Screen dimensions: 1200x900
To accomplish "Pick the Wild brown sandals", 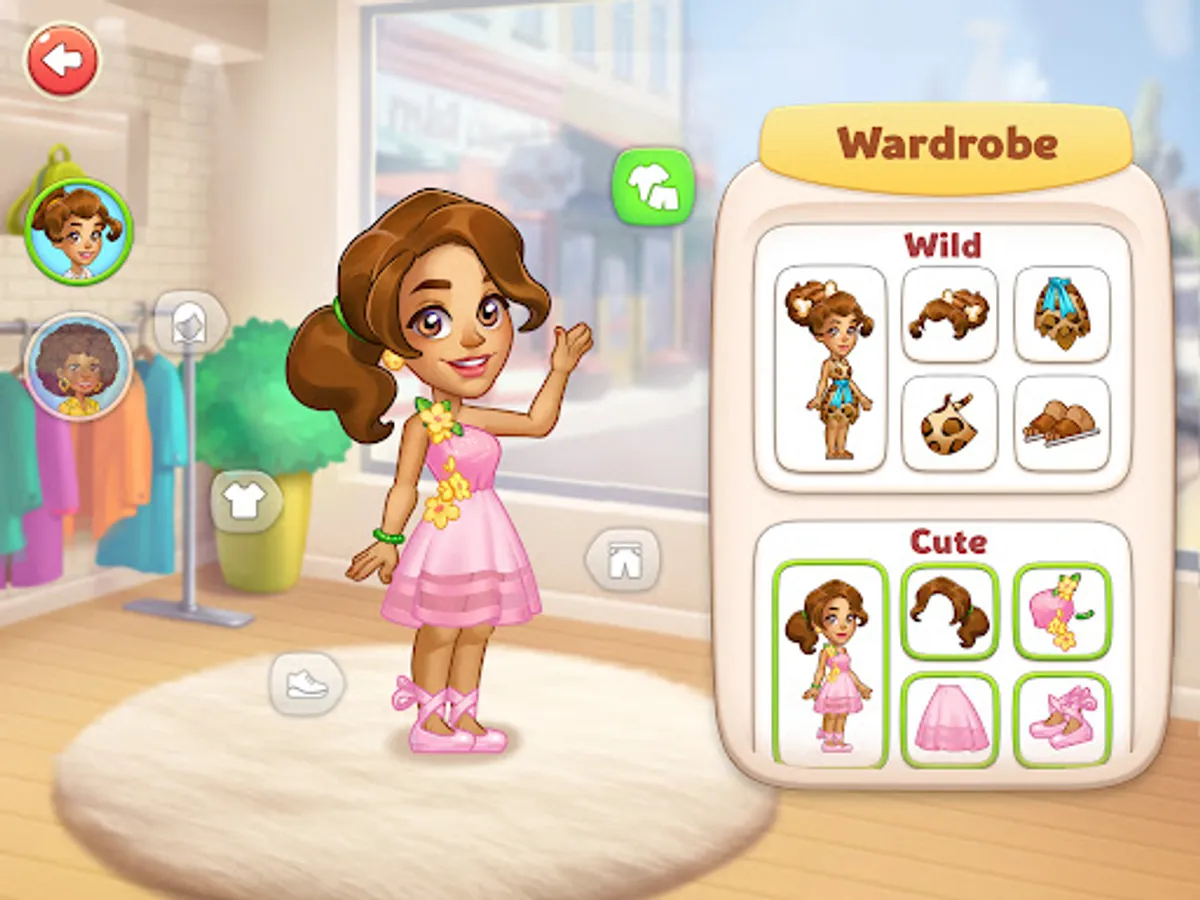I will click(x=1062, y=423).
